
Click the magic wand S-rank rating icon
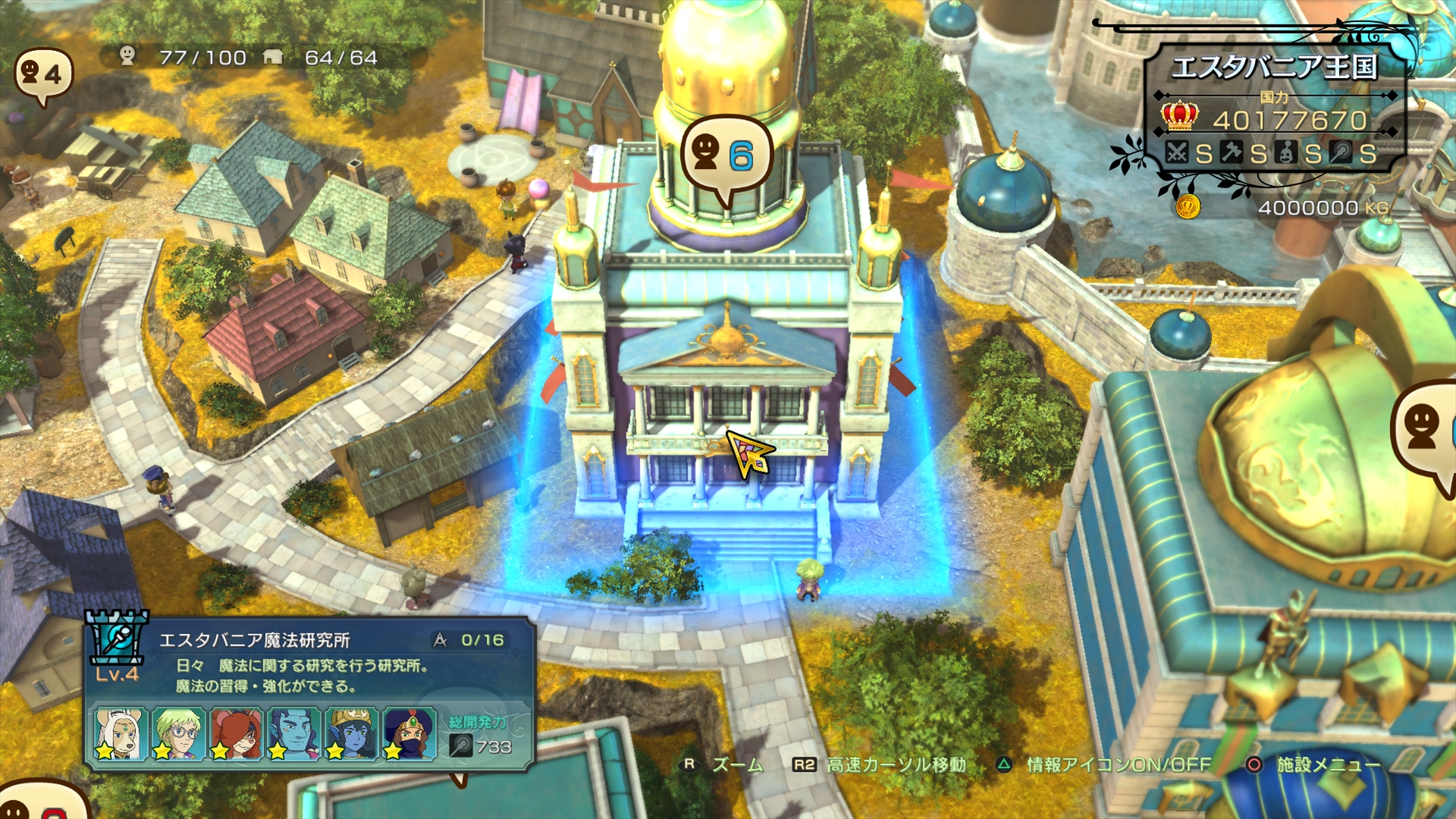tap(1340, 152)
